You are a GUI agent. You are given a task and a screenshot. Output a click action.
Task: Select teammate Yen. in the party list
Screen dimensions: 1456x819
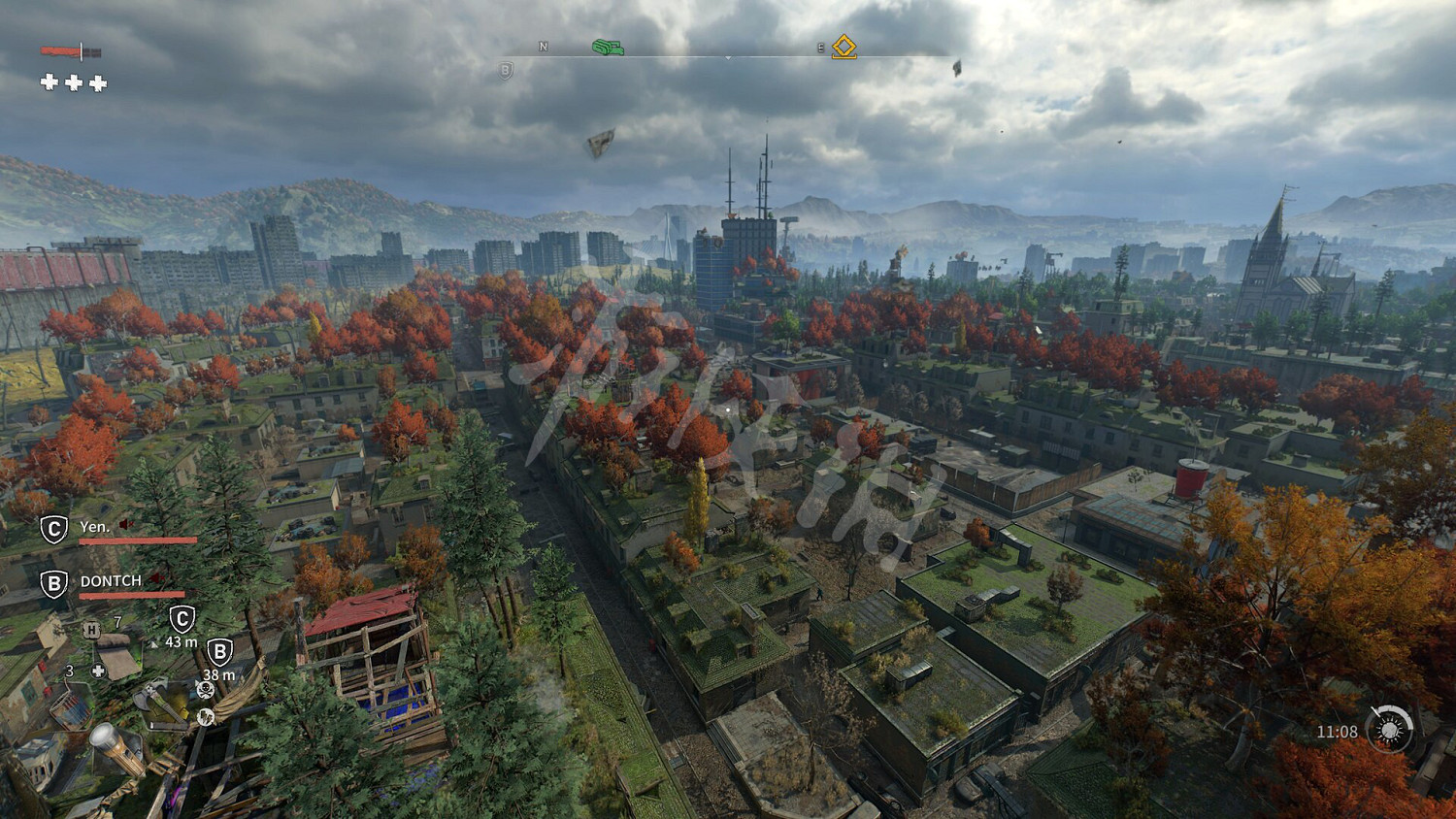pos(94,527)
